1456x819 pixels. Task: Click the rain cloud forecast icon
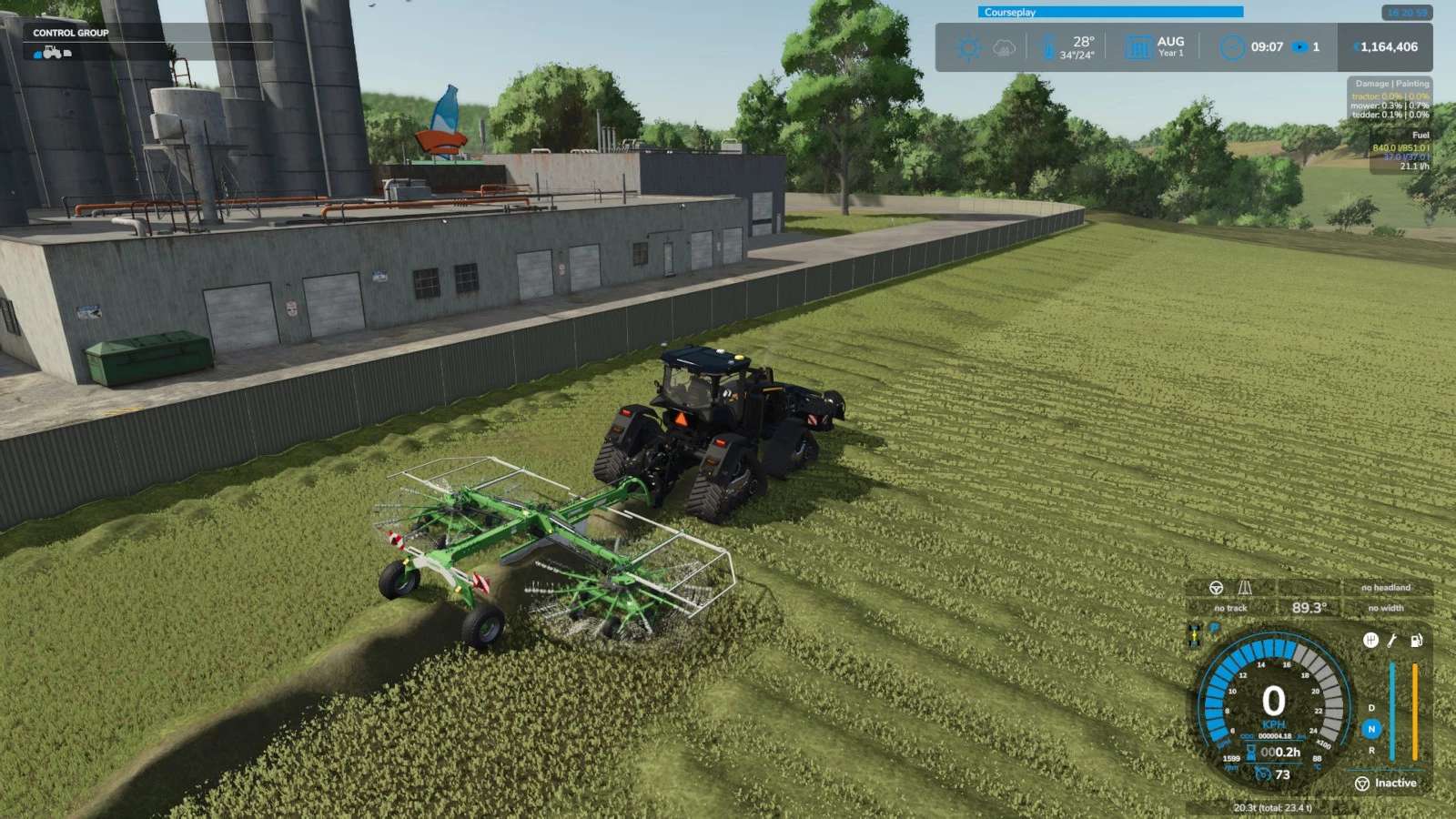pyautogui.click(x=1004, y=47)
